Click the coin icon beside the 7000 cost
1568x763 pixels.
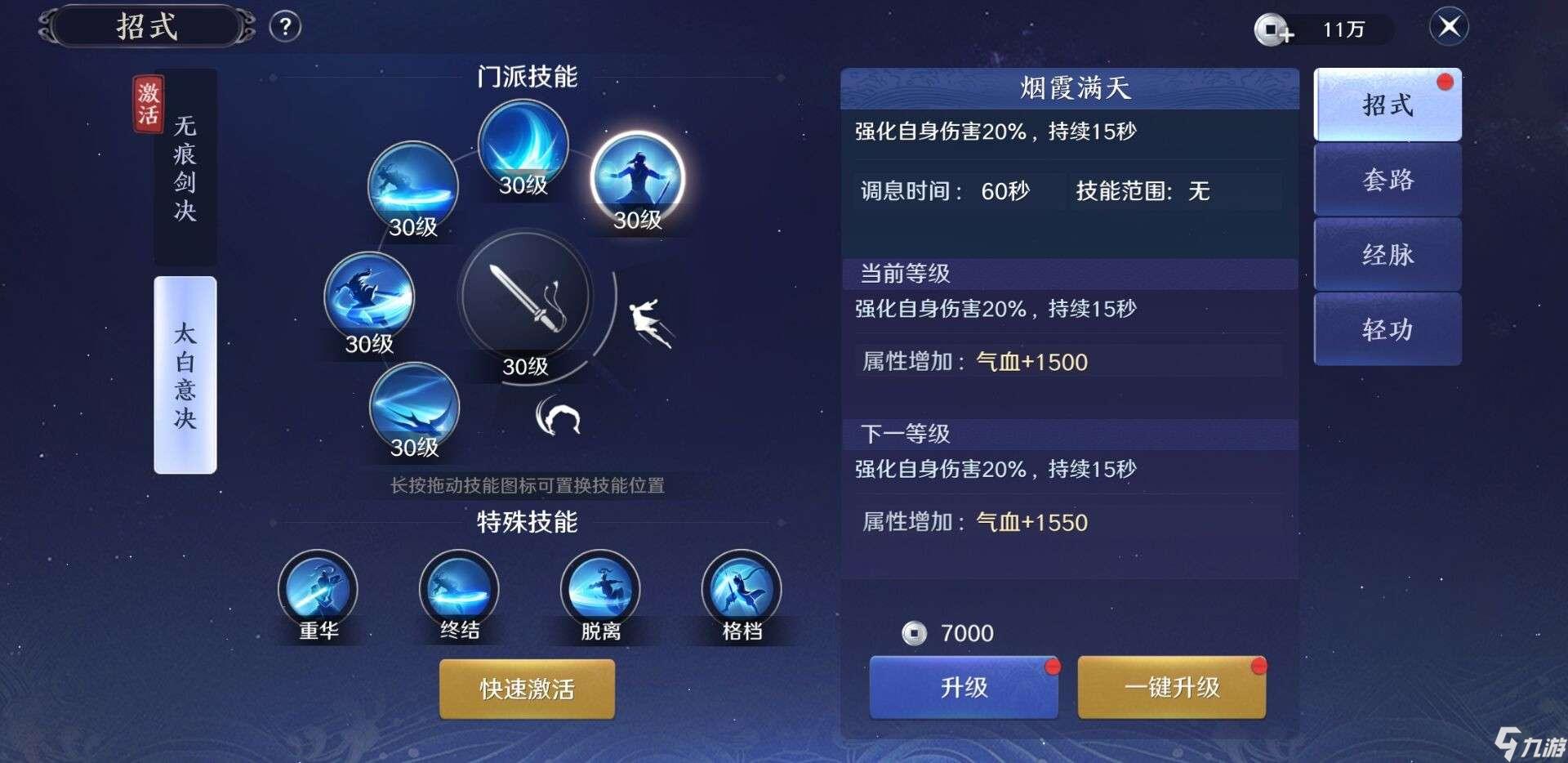pos(915,632)
